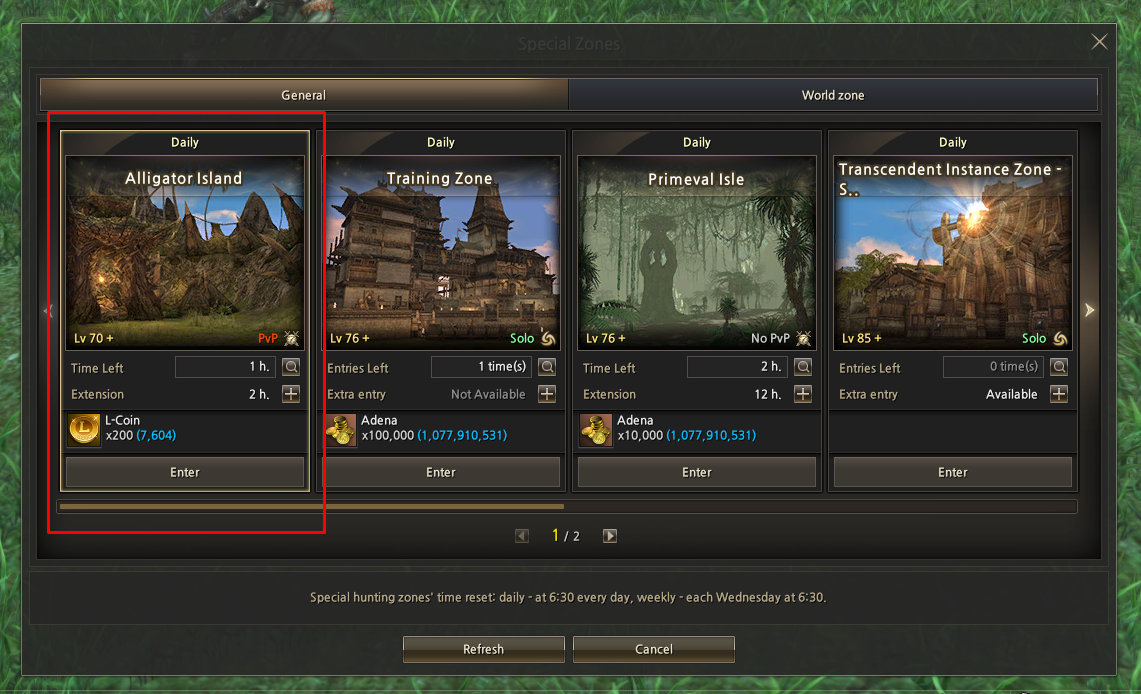Enter the Training Zone
The height and width of the screenshot is (694, 1141).
pos(441,472)
